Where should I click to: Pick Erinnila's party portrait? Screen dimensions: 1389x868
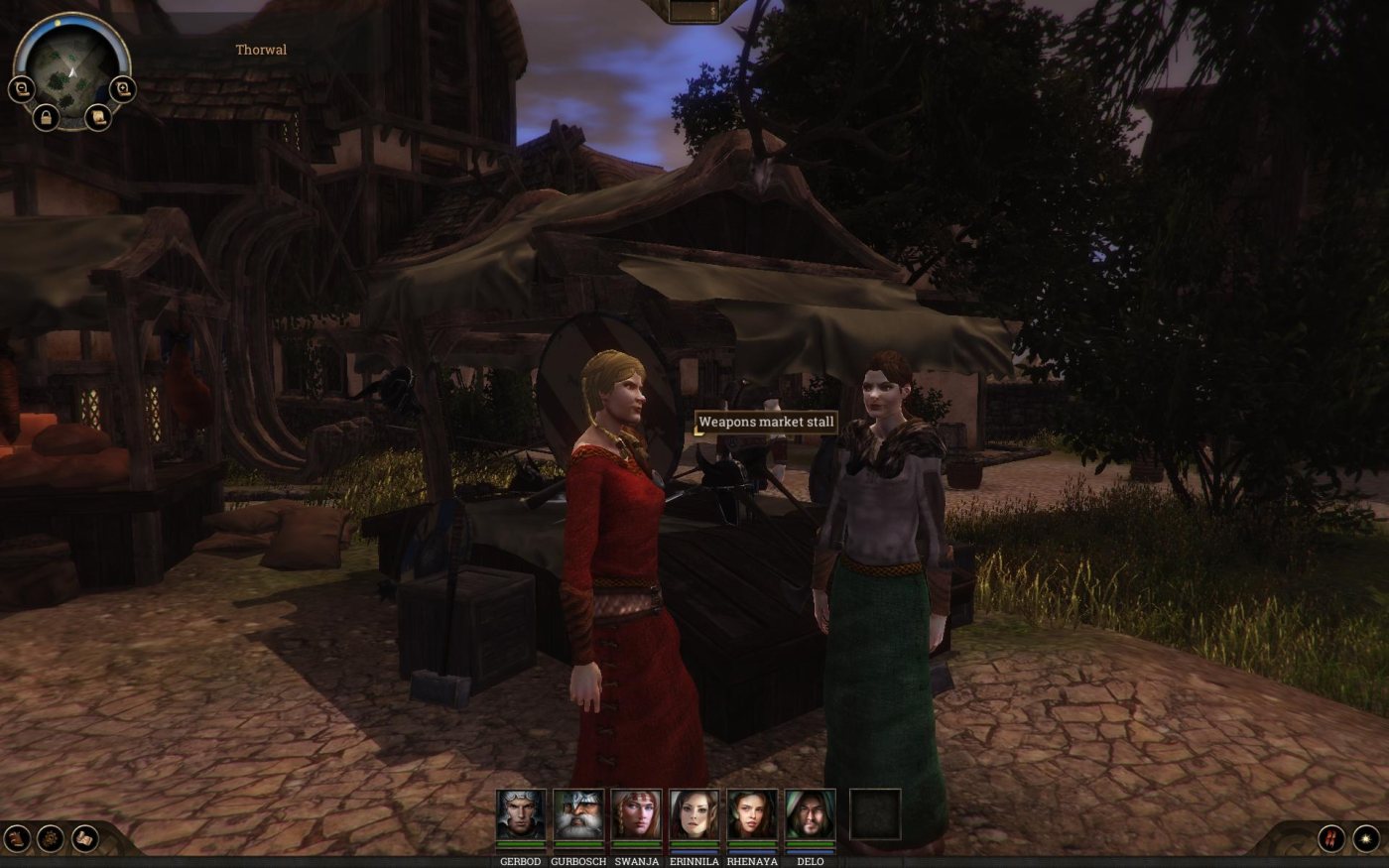694,815
